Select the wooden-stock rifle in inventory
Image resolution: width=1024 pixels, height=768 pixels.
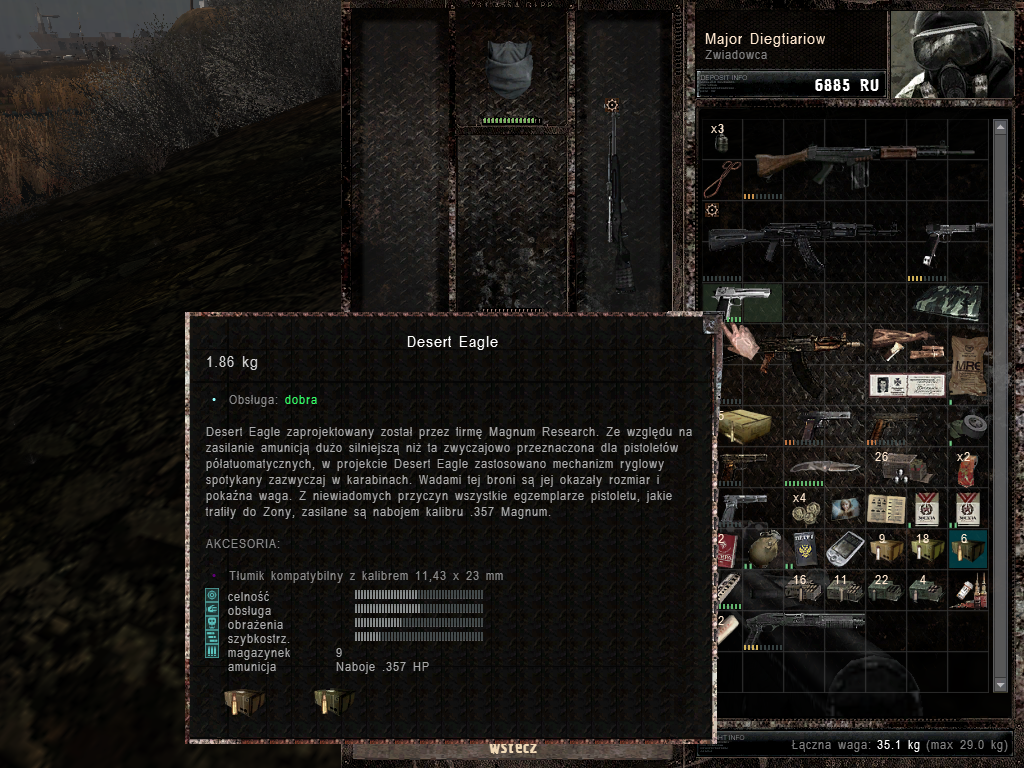[862, 161]
